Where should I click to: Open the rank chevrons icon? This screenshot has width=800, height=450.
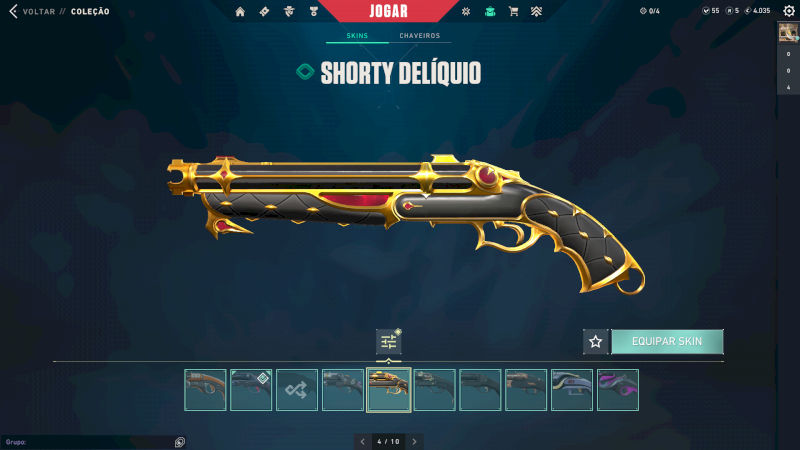tap(536, 11)
